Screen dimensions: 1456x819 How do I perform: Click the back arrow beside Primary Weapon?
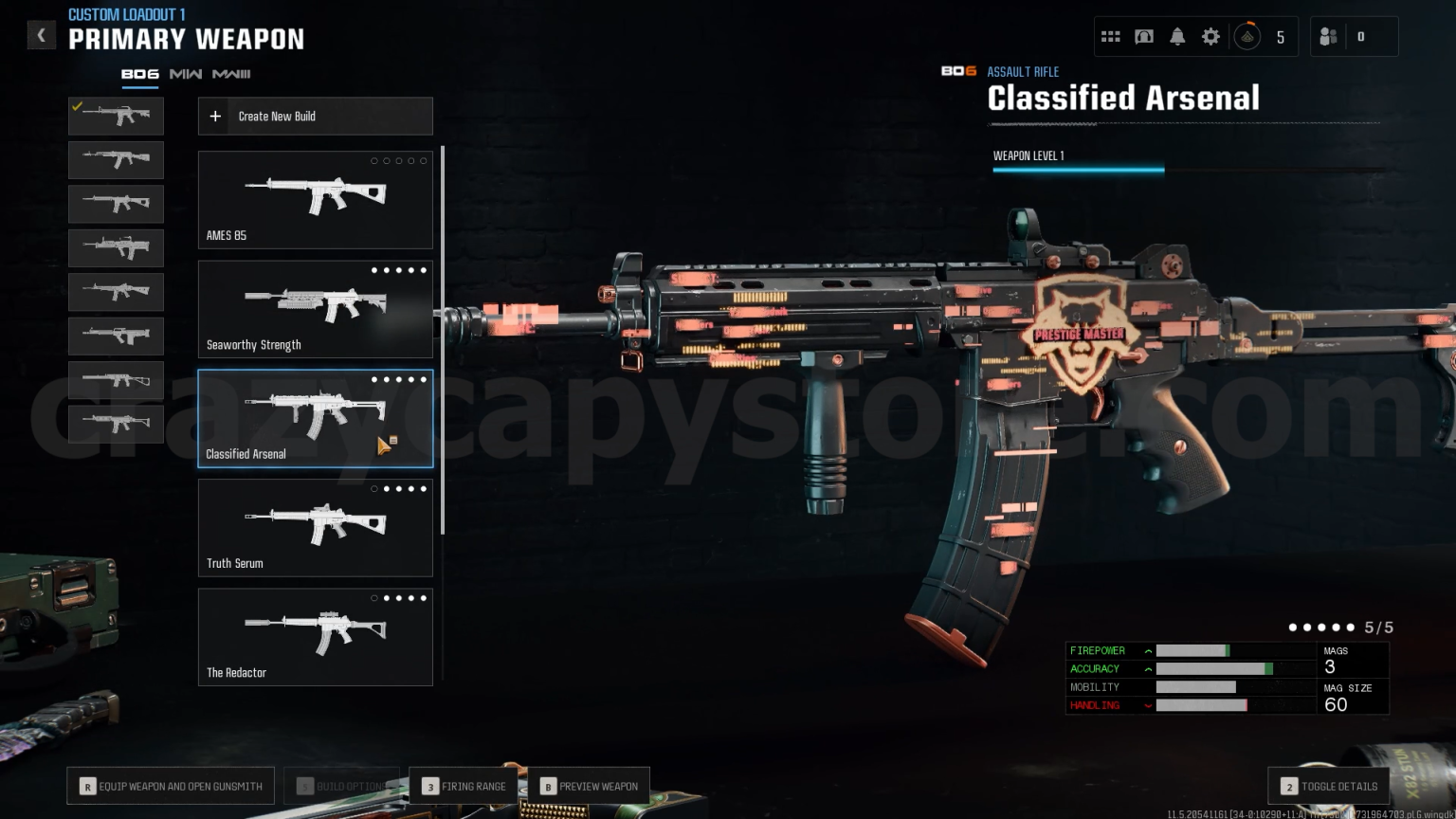pyautogui.click(x=41, y=34)
